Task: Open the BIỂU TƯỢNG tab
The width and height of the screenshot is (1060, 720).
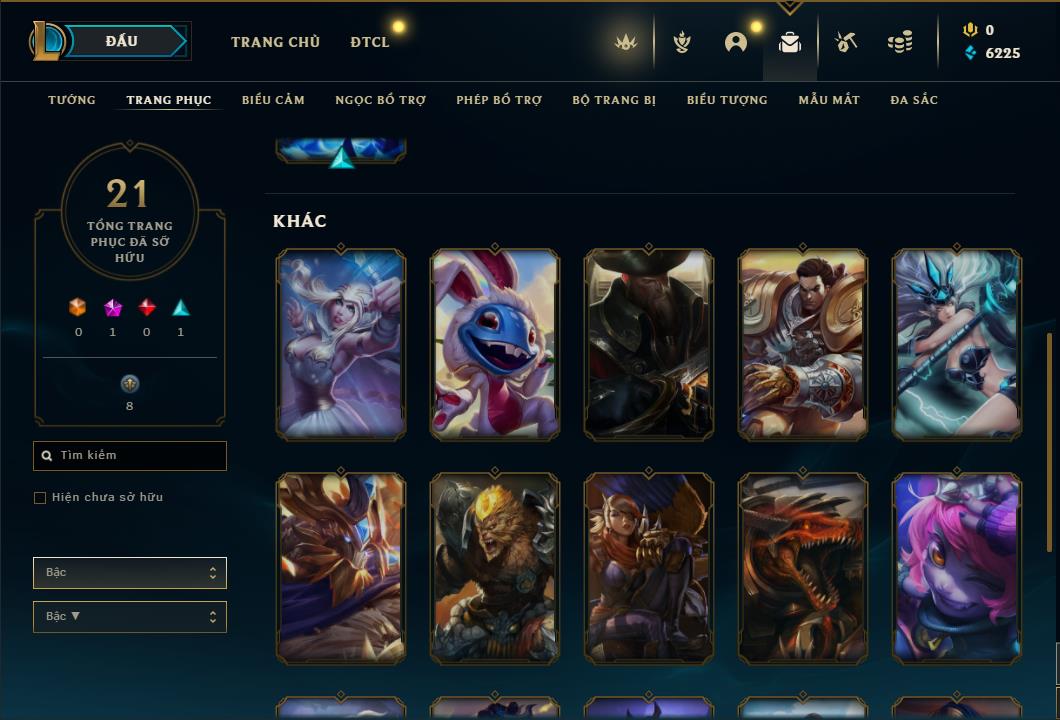Action: point(727,100)
